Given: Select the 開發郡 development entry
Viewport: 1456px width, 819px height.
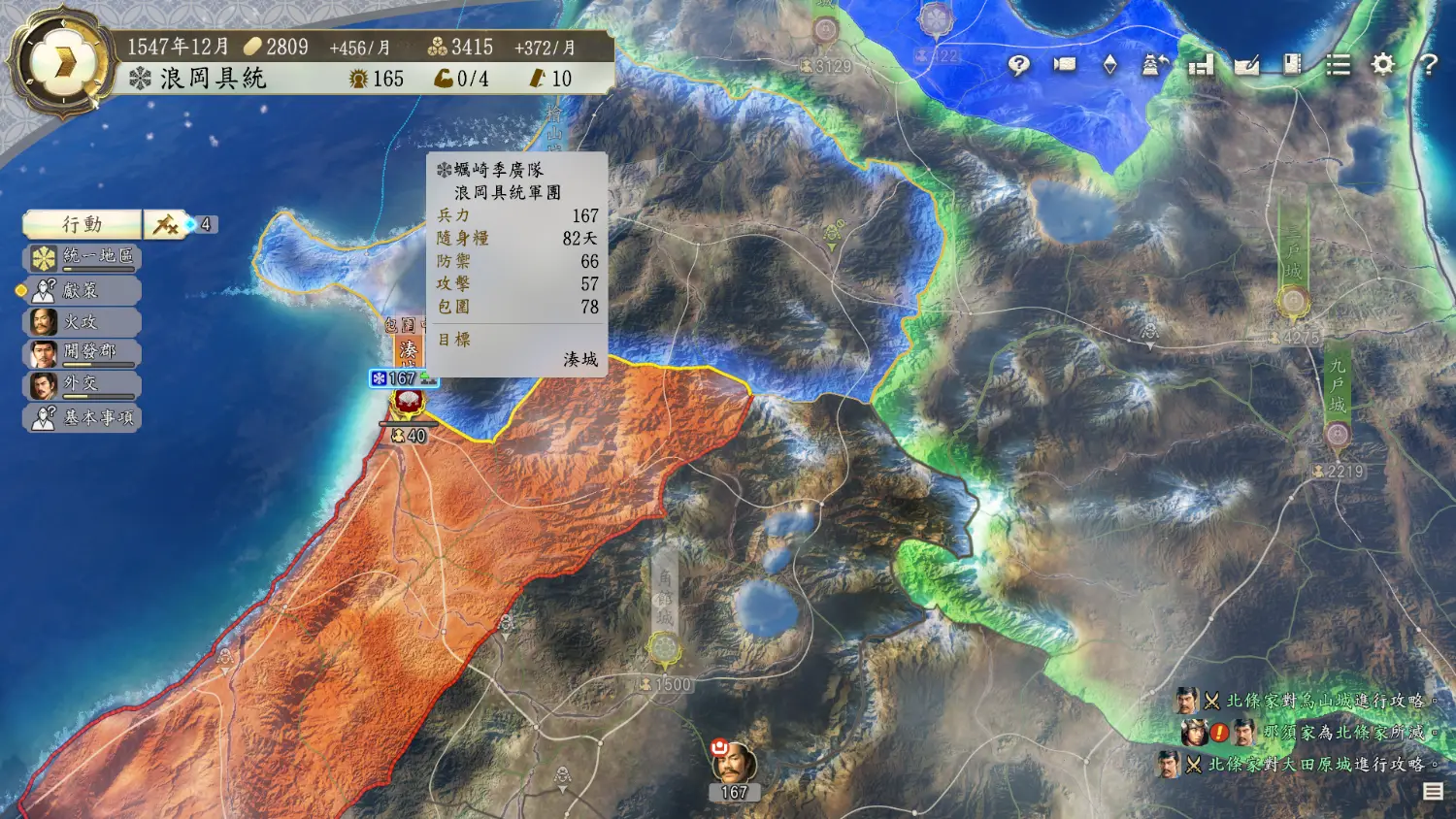Looking at the screenshot, I should [x=84, y=352].
